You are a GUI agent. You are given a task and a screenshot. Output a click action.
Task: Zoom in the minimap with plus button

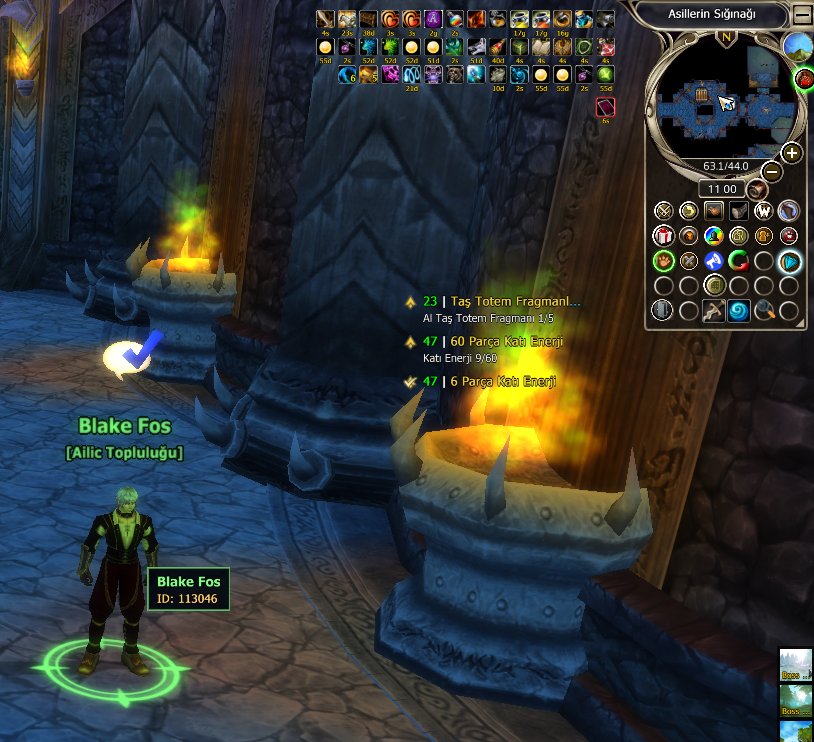tap(791, 153)
